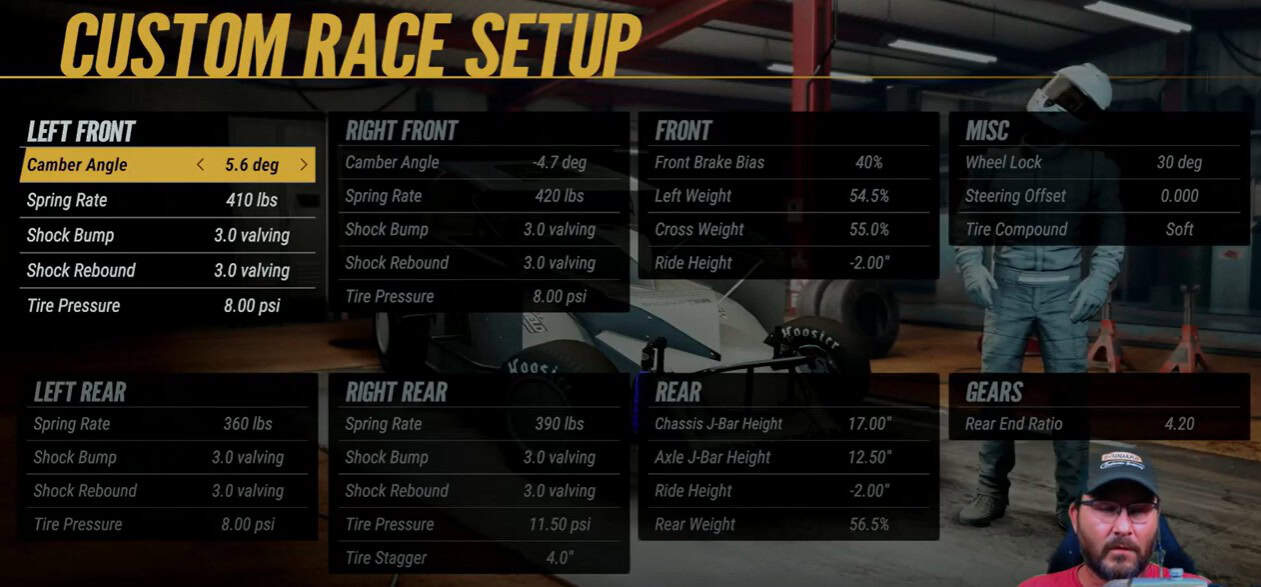Select Front Brake Bias setting
The image size is (1261, 587).
point(787,162)
